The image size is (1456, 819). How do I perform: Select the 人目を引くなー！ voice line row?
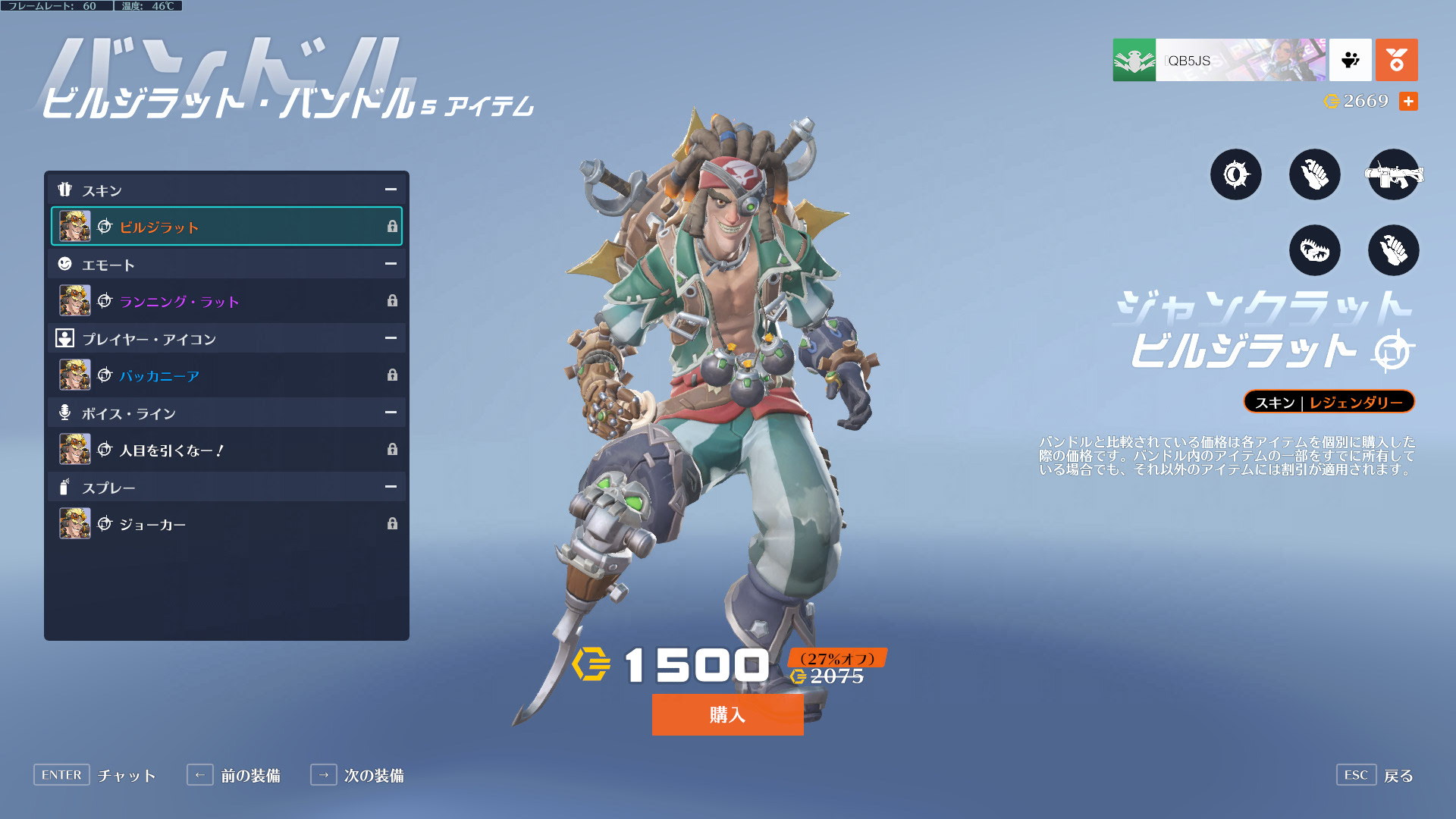[226, 450]
